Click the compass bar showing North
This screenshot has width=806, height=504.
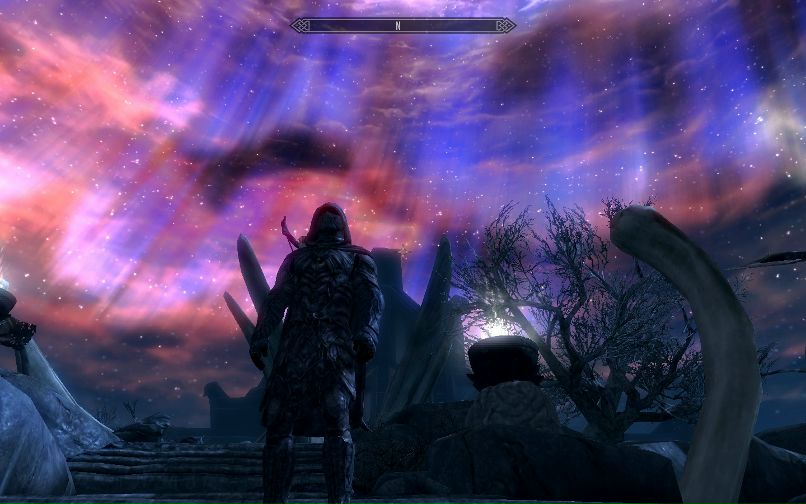[402, 25]
